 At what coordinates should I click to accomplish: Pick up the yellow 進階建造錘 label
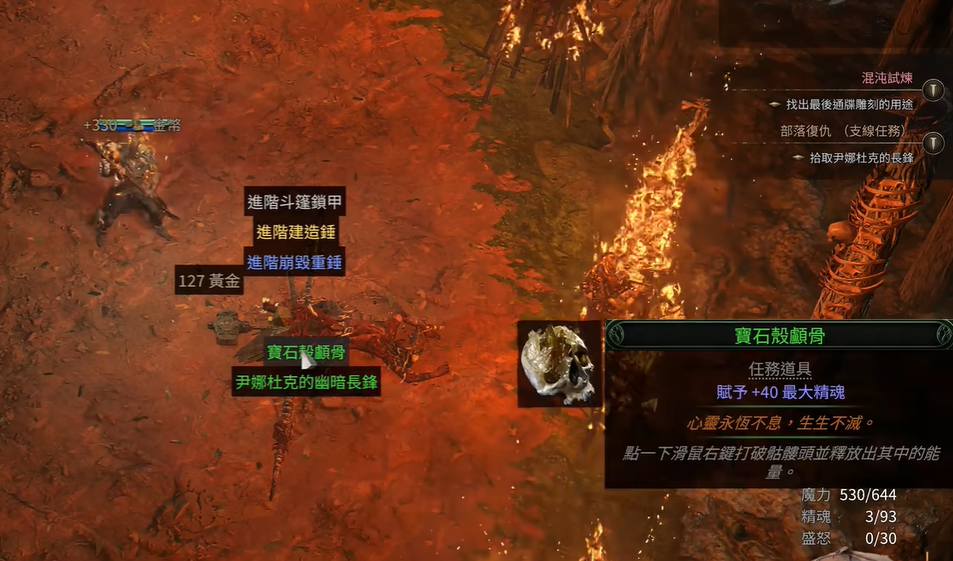[295, 233]
